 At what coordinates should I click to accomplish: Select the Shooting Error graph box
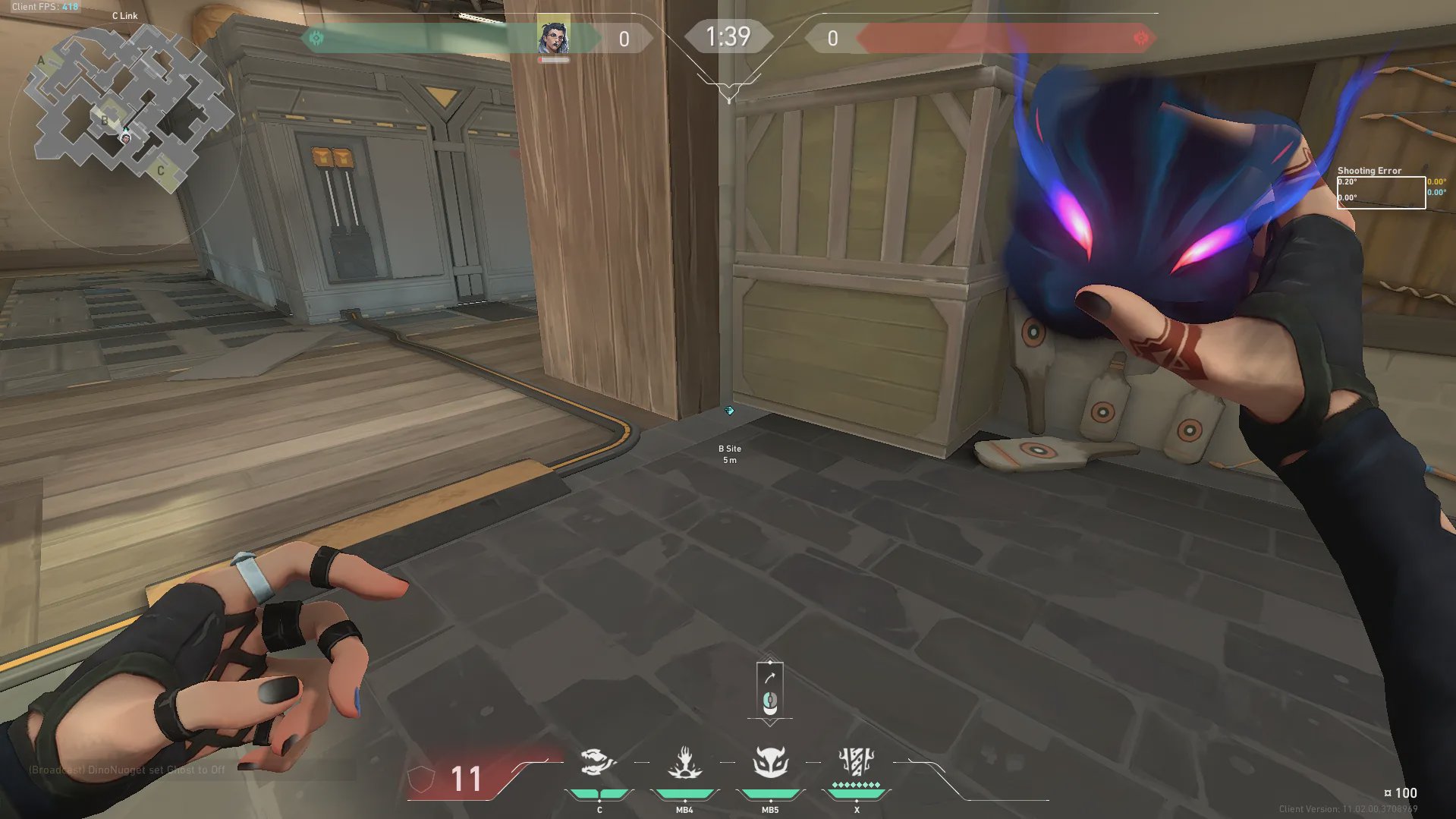[1380, 192]
